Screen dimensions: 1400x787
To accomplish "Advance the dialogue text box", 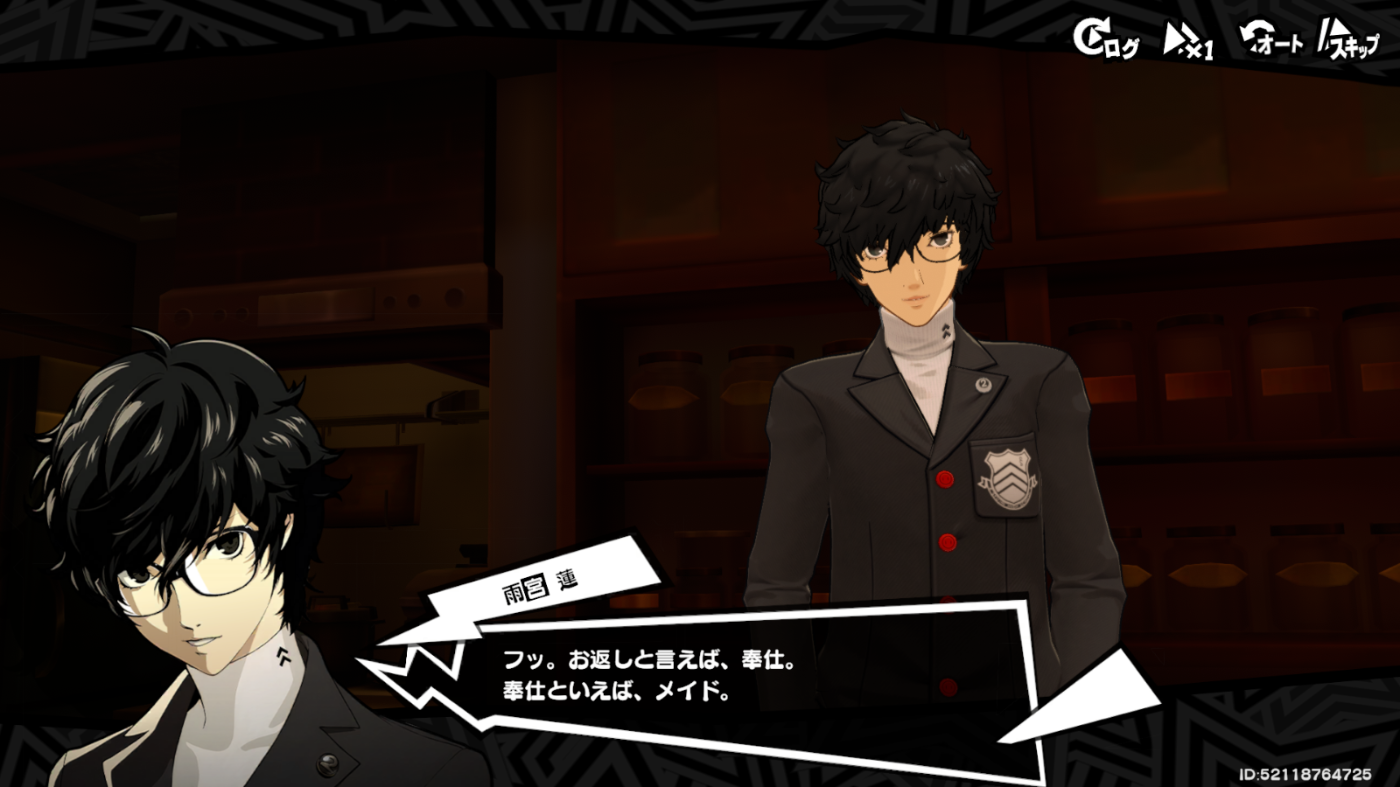I will pyautogui.click(x=750, y=678).
